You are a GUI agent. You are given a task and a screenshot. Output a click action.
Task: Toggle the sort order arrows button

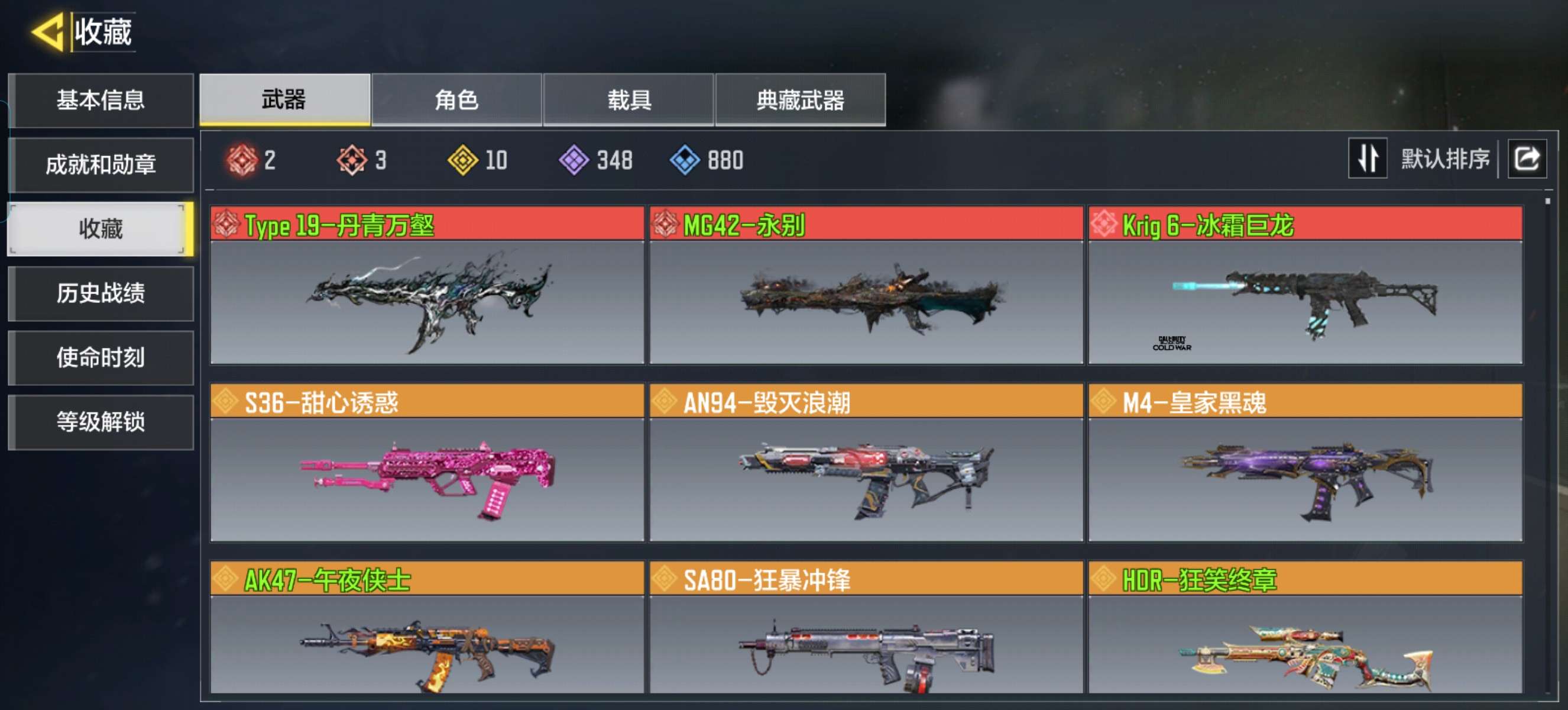[1367, 159]
